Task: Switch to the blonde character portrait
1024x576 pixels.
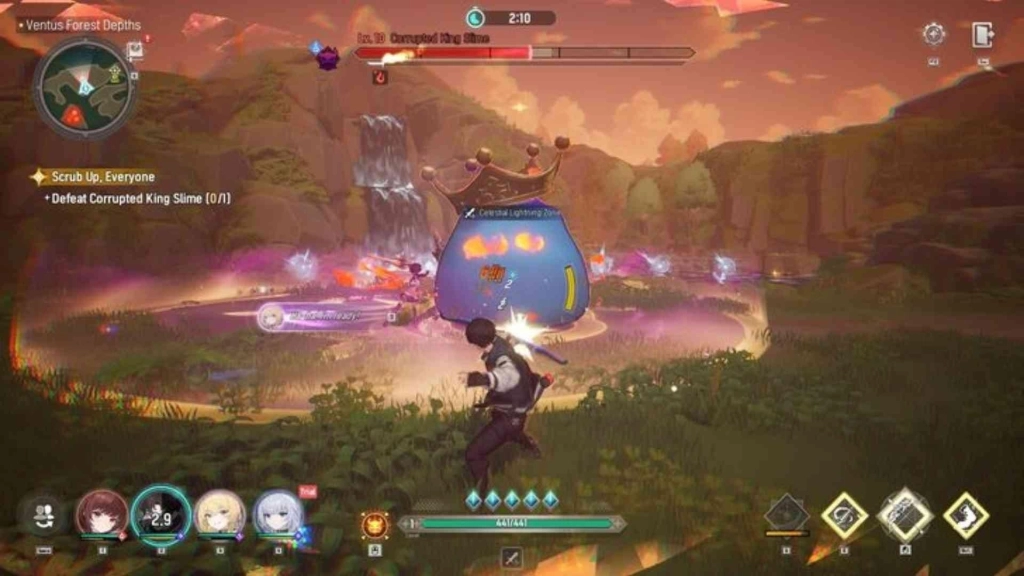Action: click(x=220, y=514)
